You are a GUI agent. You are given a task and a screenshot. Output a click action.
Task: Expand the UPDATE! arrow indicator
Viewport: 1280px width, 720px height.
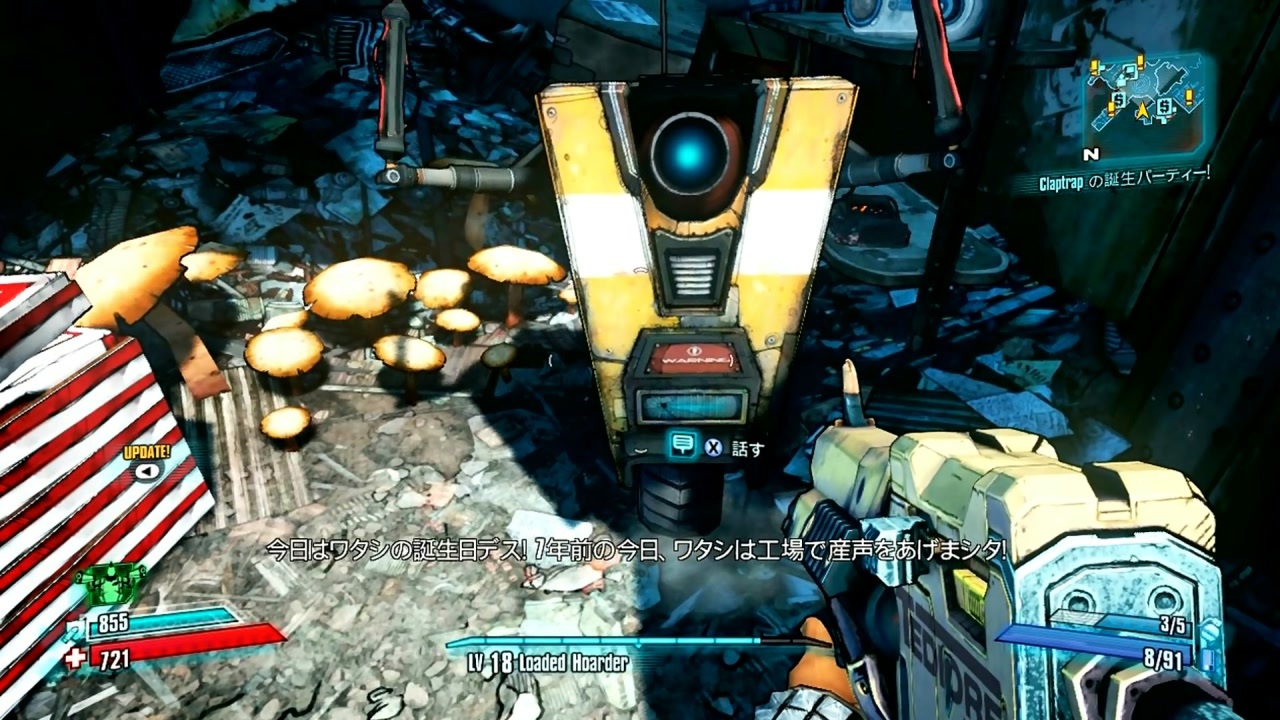[148, 471]
